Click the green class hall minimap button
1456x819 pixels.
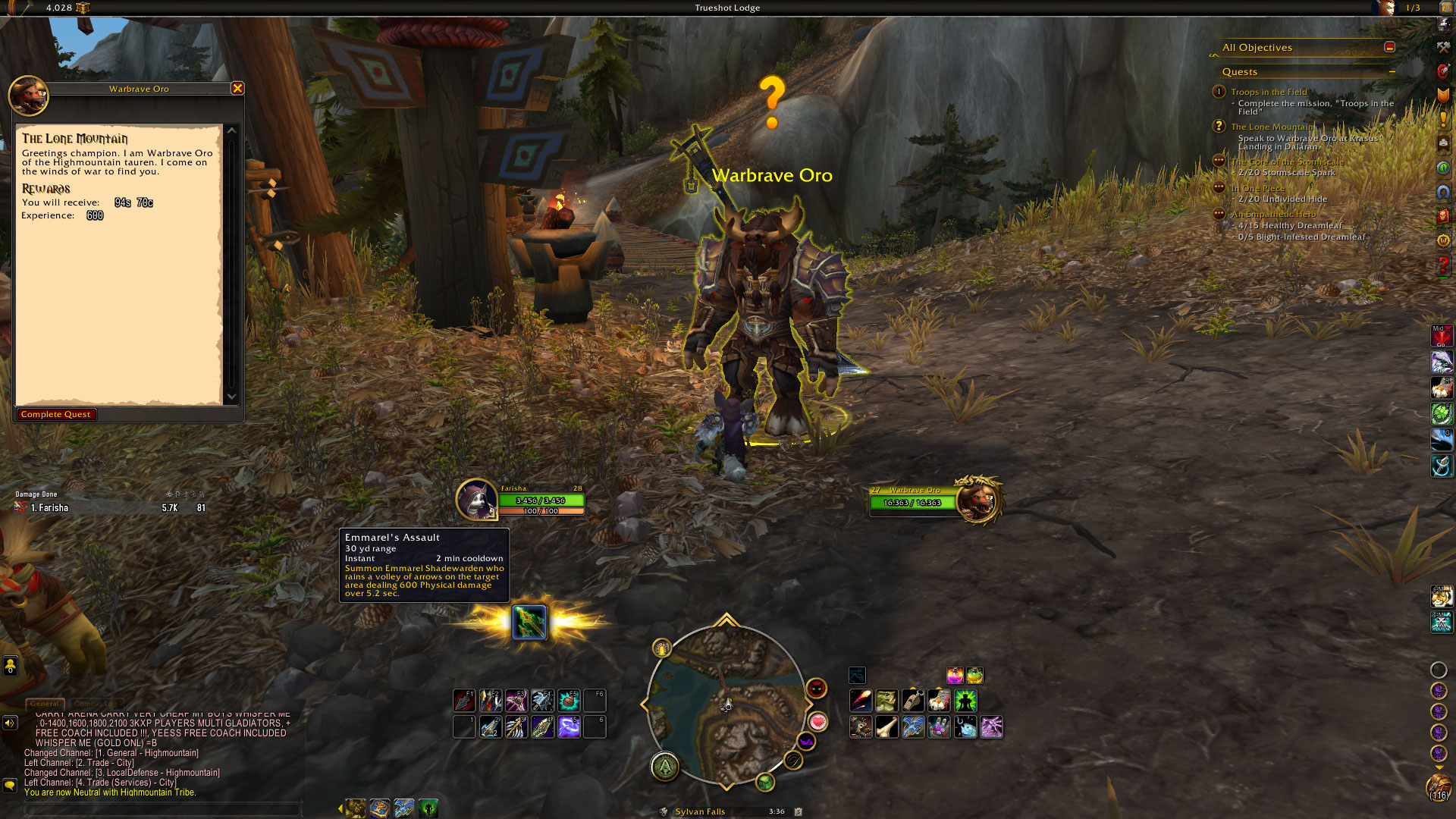(x=665, y=767)
